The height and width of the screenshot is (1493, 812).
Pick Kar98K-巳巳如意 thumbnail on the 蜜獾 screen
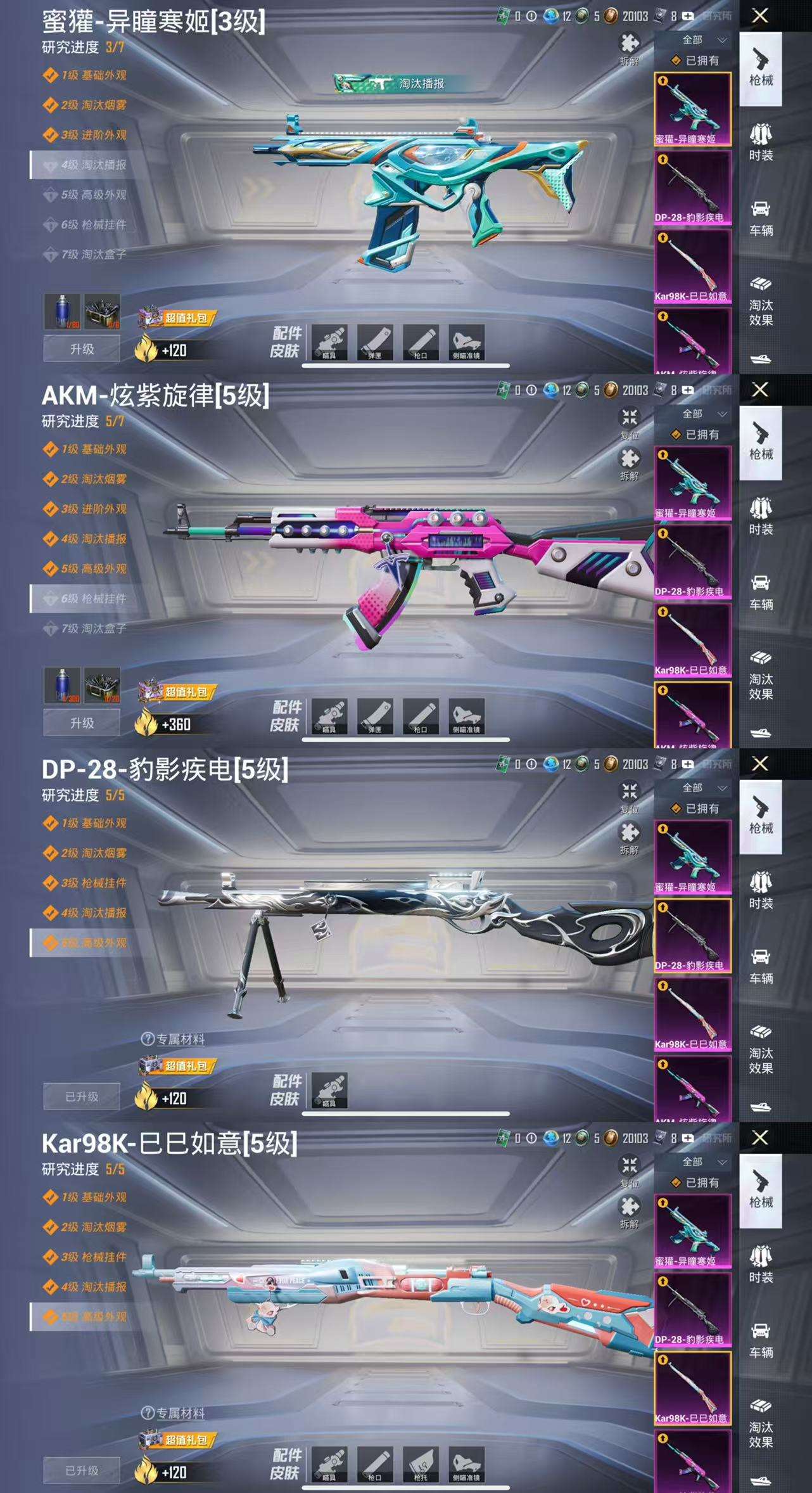[x=692, y=265]
